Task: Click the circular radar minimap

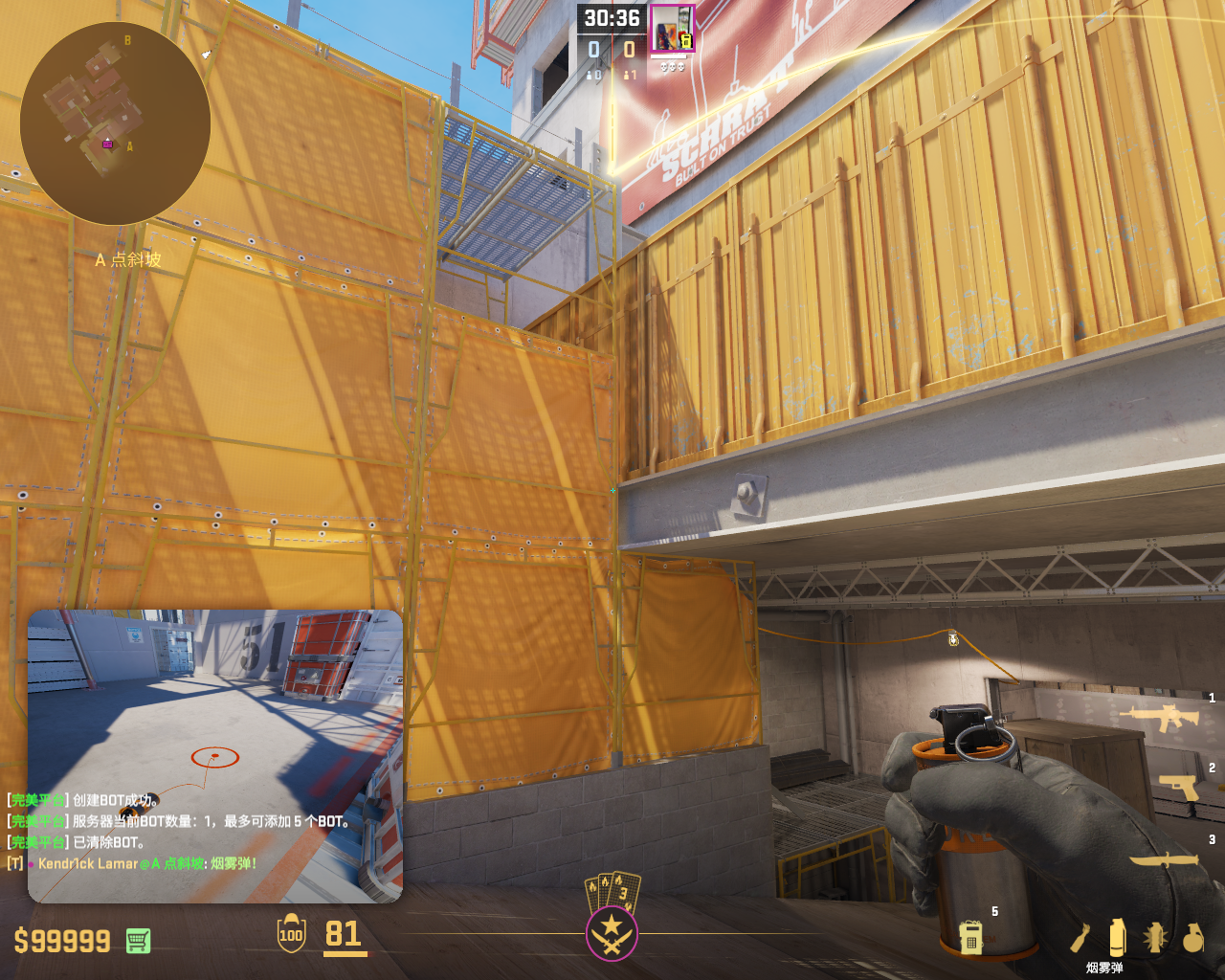Action: click(115, 123)
